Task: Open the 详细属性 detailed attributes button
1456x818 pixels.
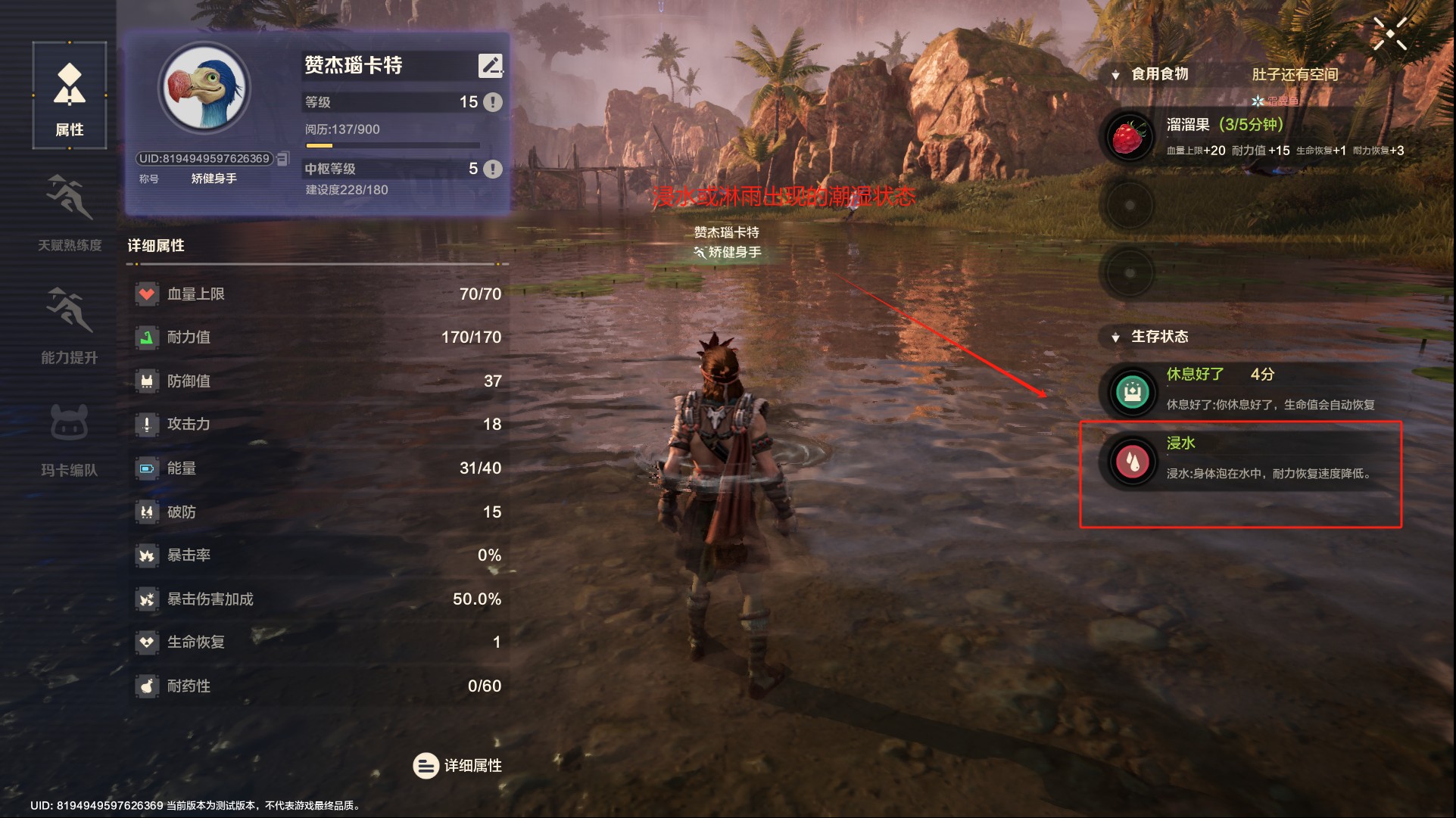Action: point(457,766)
